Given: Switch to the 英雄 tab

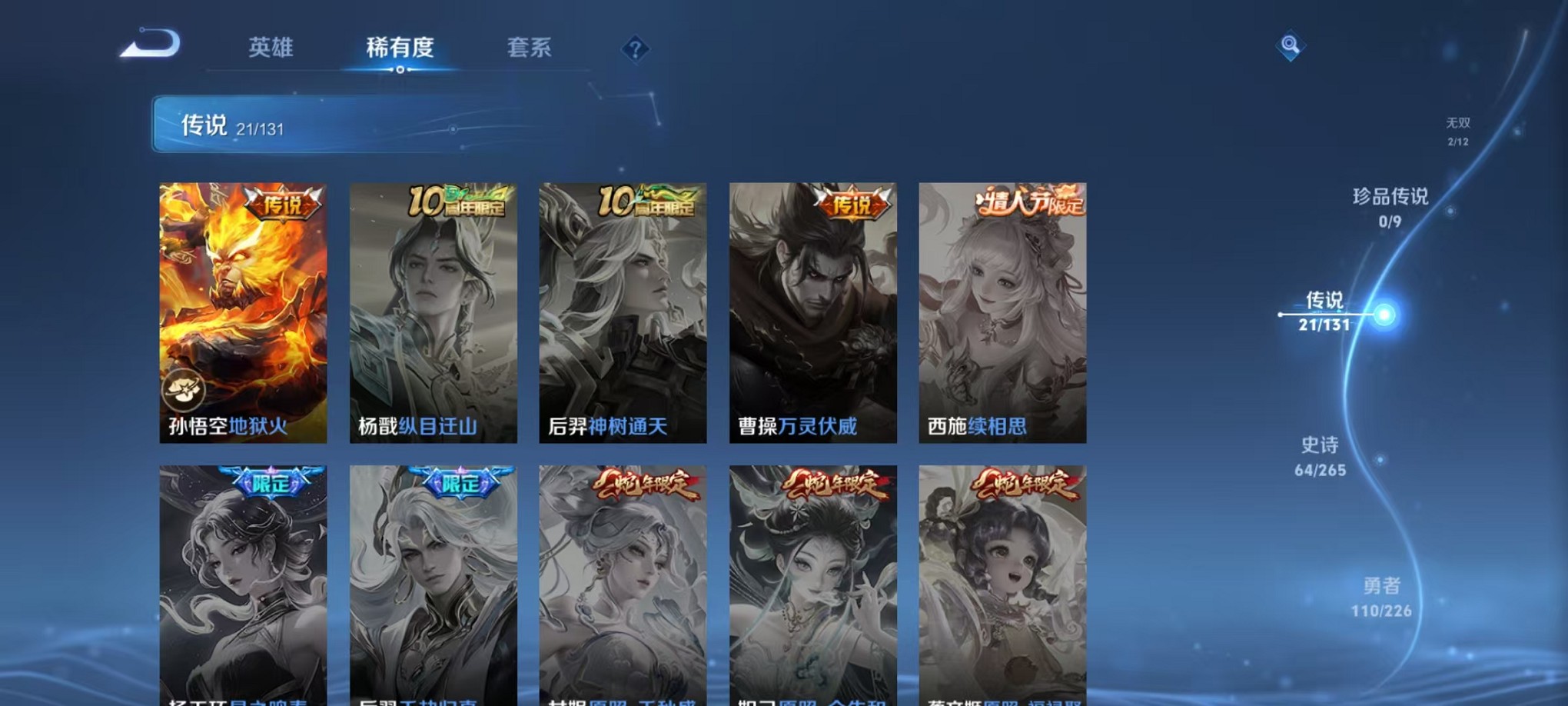Looking at the screenshot, I should pyautogui.click(x=271, y=48).
